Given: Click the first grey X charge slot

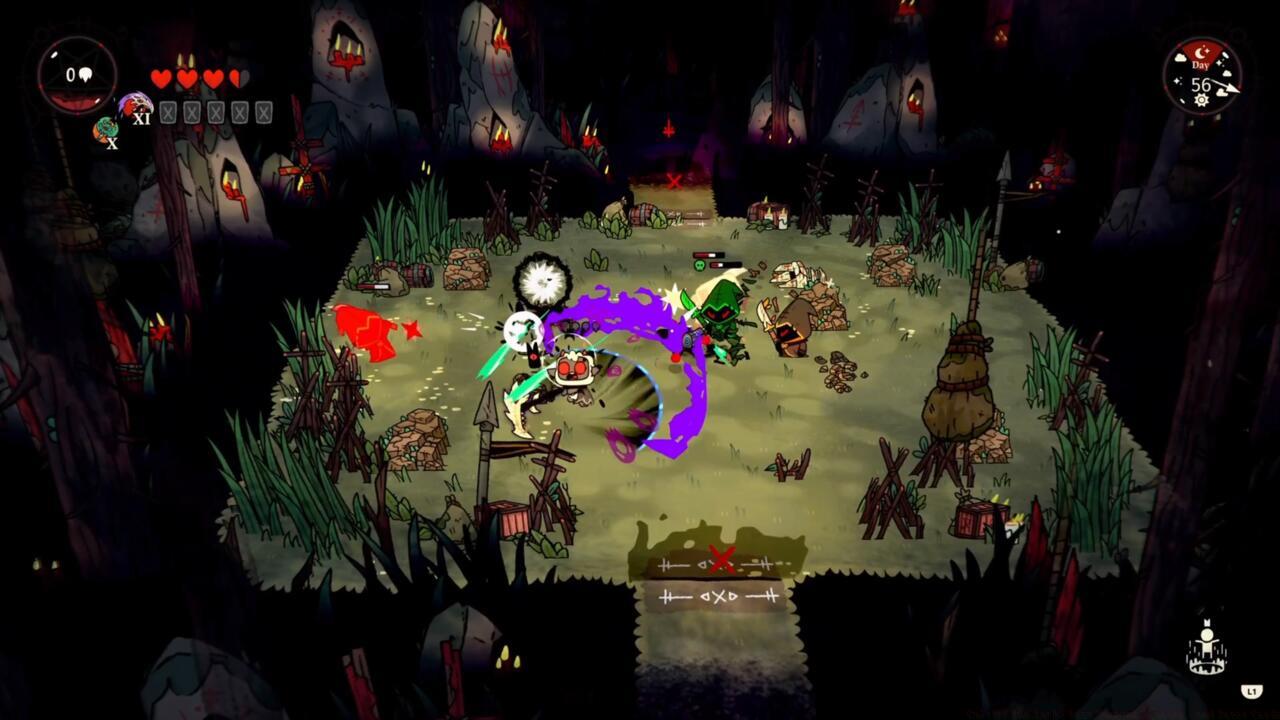Looking at the screenshot, I should pyautogui.click(x=169, y=111).
